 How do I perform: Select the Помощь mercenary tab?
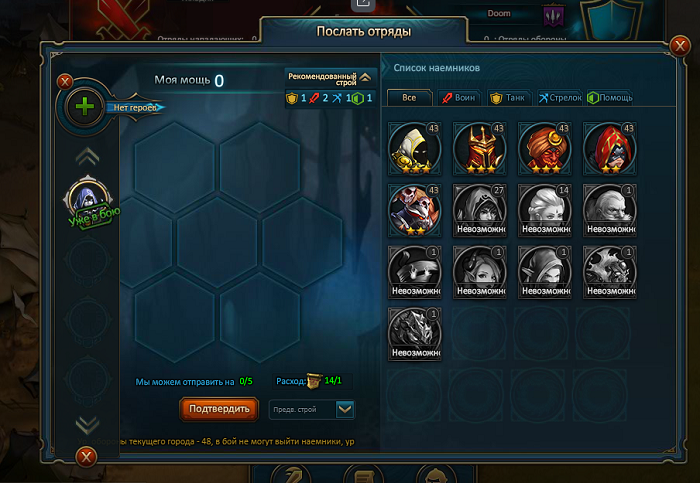coord(610,97)
